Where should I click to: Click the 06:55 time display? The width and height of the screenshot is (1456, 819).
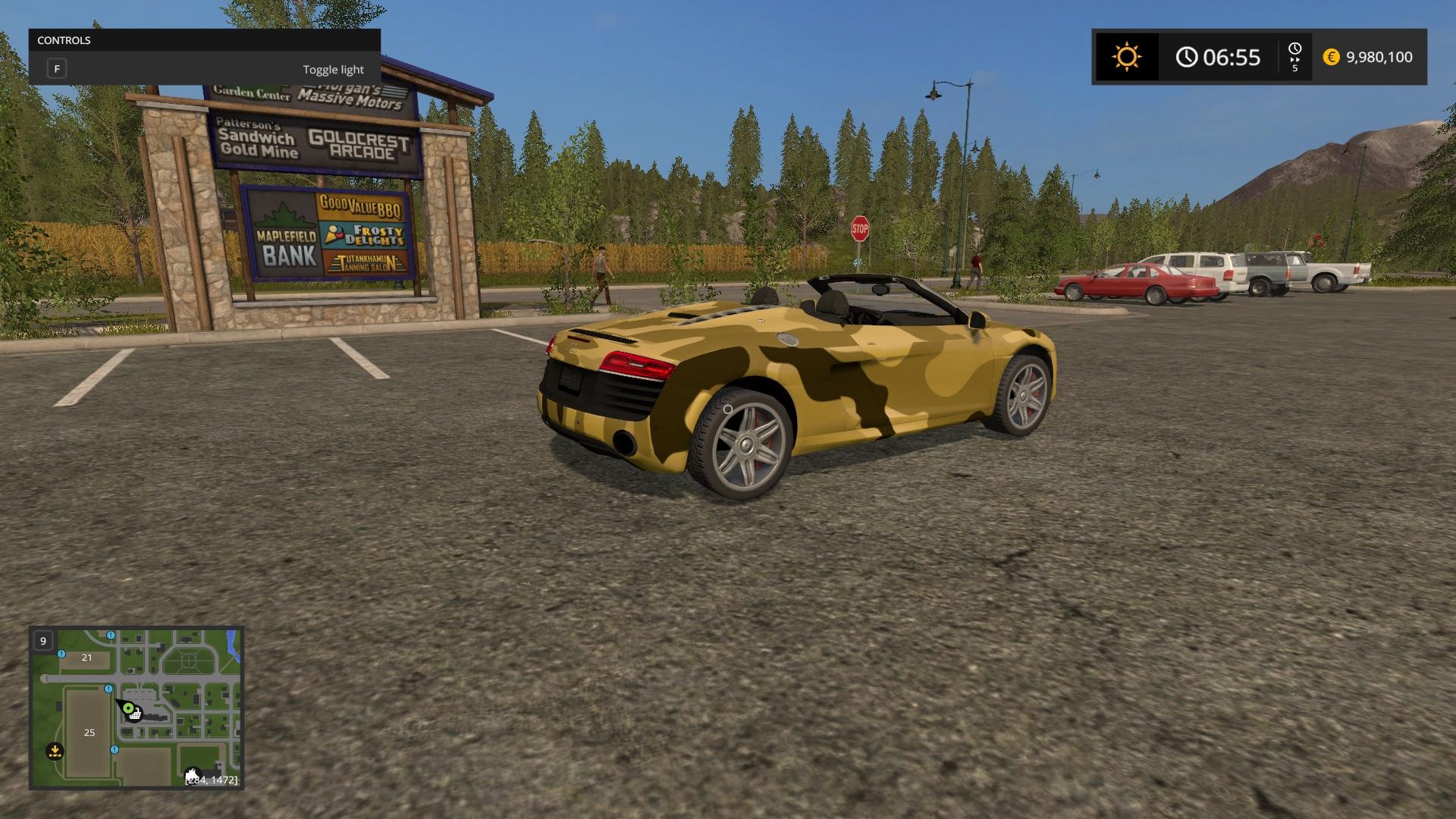click(x=1230, y=56)
